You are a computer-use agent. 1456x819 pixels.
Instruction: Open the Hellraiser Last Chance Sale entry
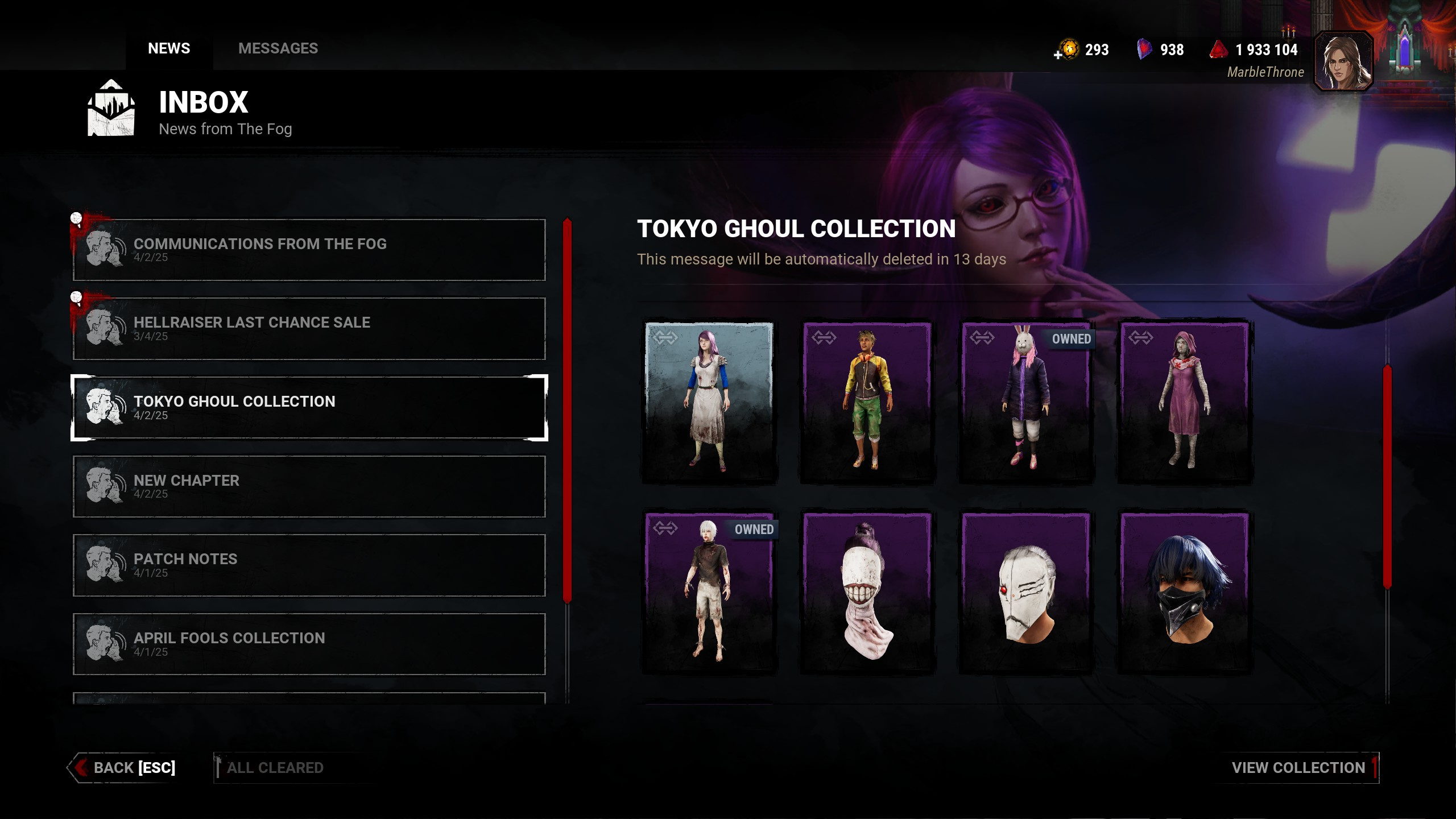click(x=309, y=328)
